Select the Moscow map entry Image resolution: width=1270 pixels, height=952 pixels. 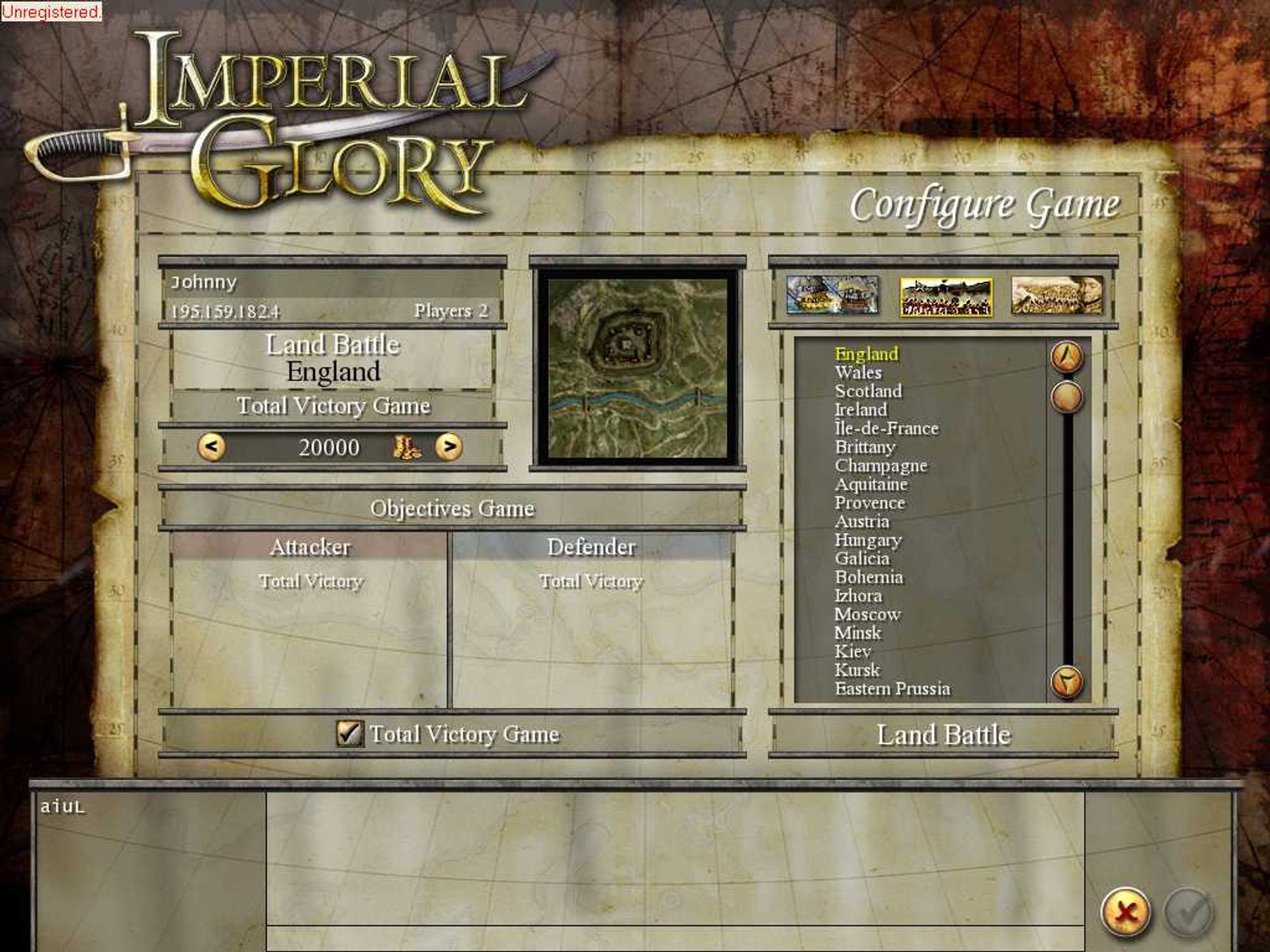click(867, 614)
